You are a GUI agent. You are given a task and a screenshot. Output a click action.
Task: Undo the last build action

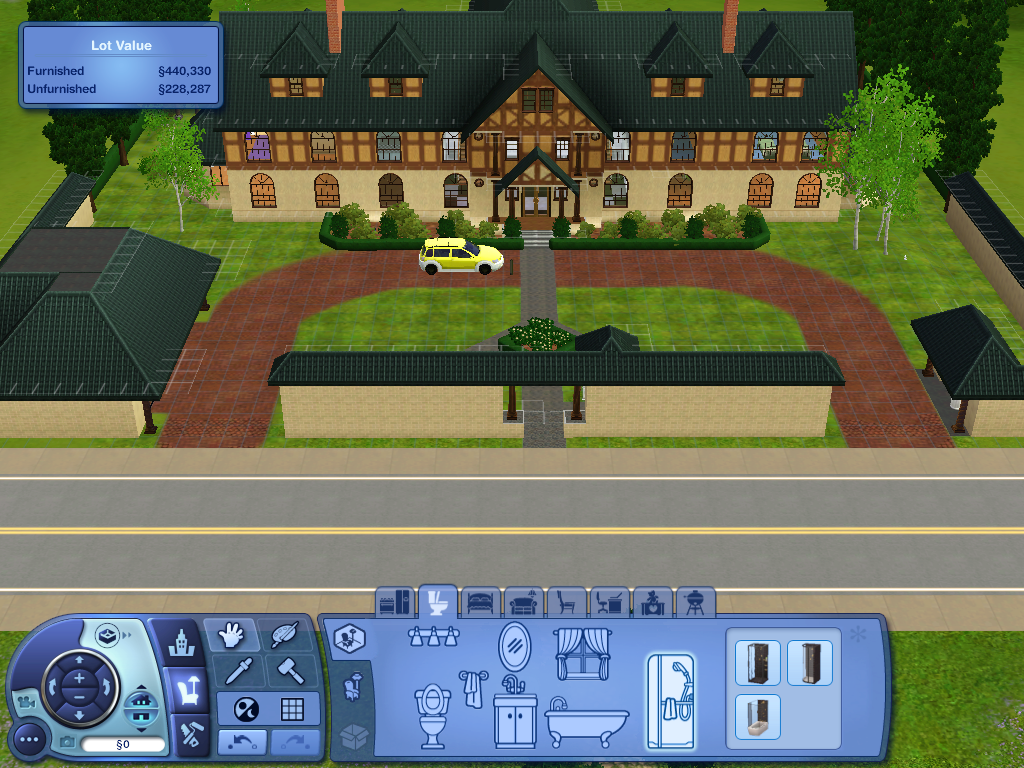tap(241, 743)
